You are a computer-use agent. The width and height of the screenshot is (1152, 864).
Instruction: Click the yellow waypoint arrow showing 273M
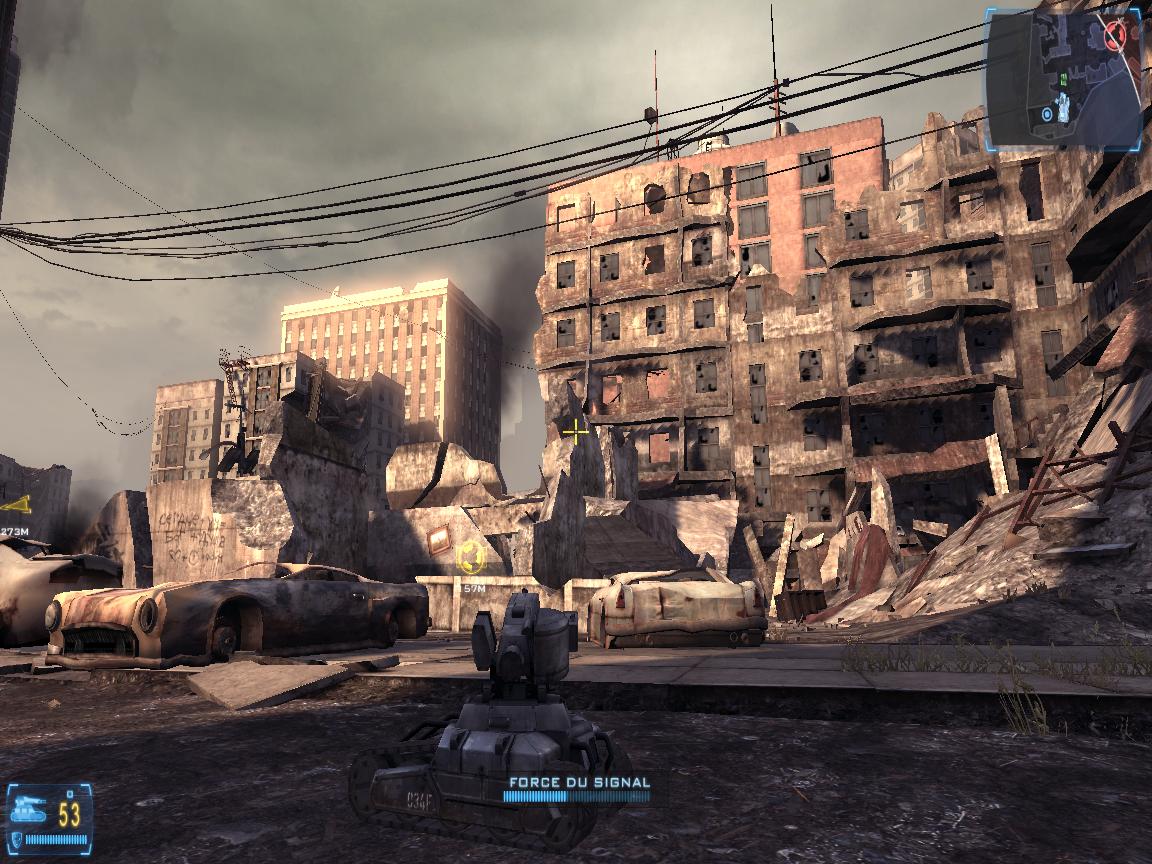(15, 503)
